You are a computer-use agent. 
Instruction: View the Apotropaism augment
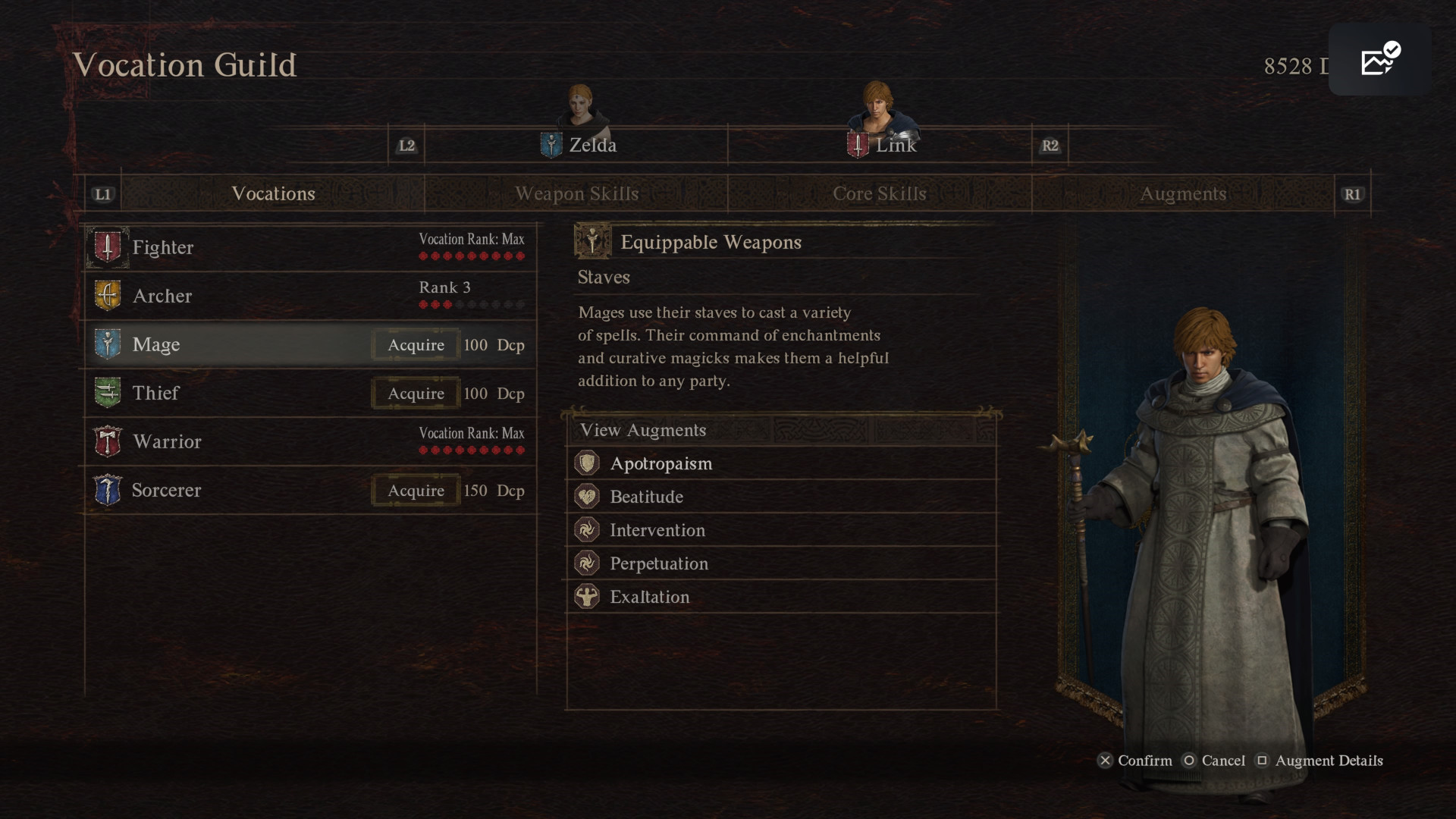pos(781,463)
